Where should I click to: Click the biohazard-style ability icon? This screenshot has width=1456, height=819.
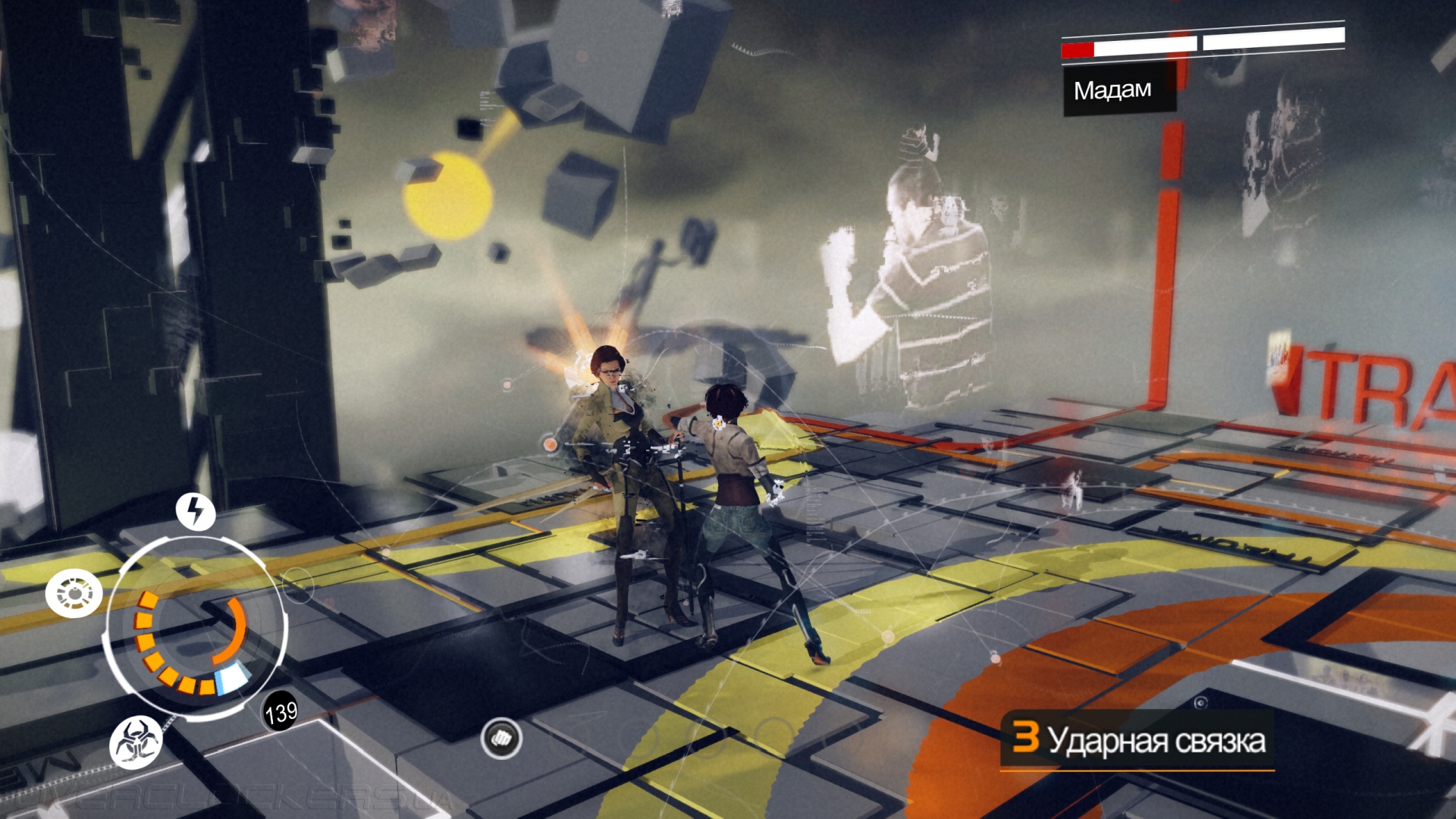coord(136,742)
